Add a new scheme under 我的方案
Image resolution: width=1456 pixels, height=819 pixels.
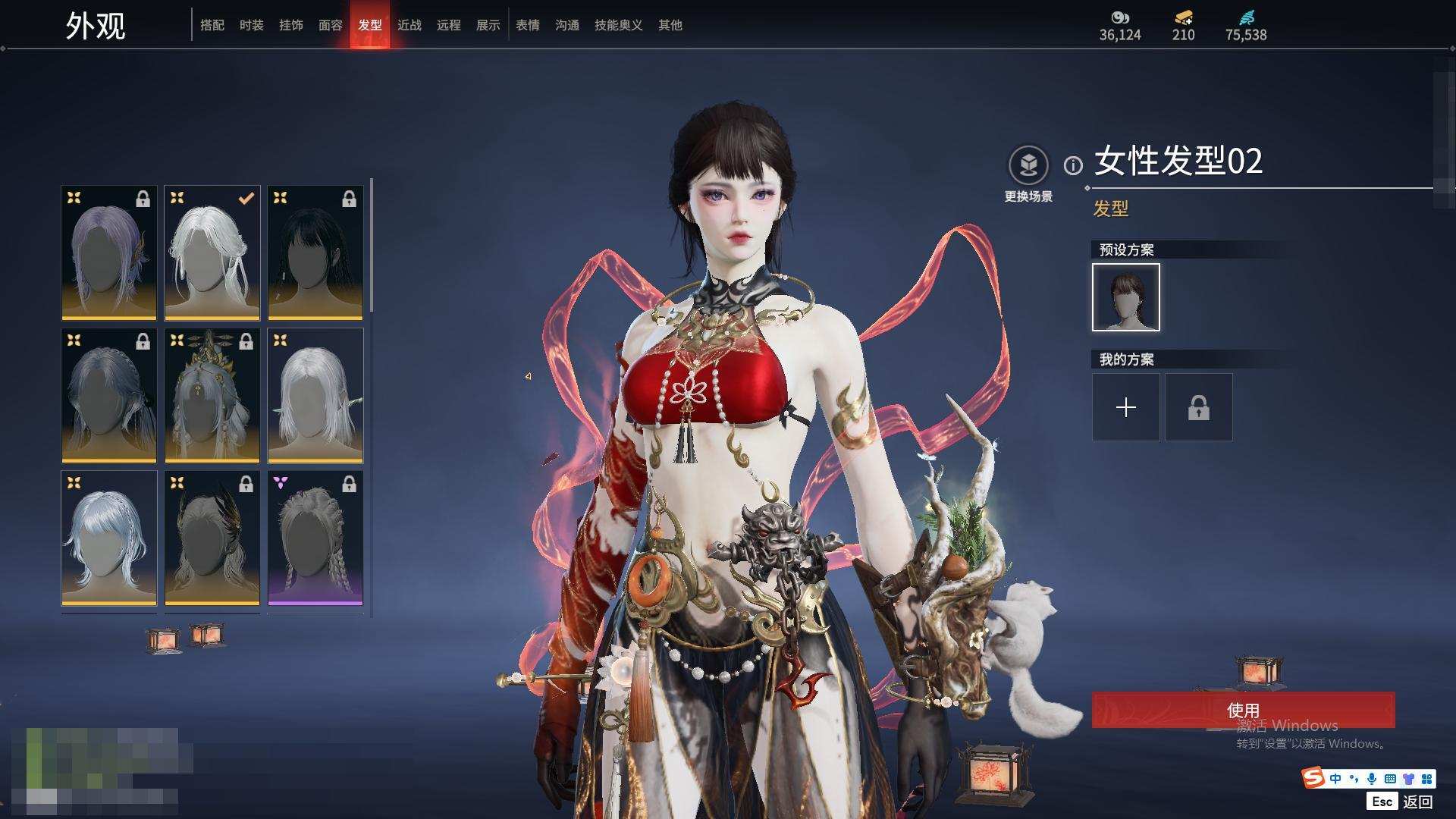(1125, 407)
